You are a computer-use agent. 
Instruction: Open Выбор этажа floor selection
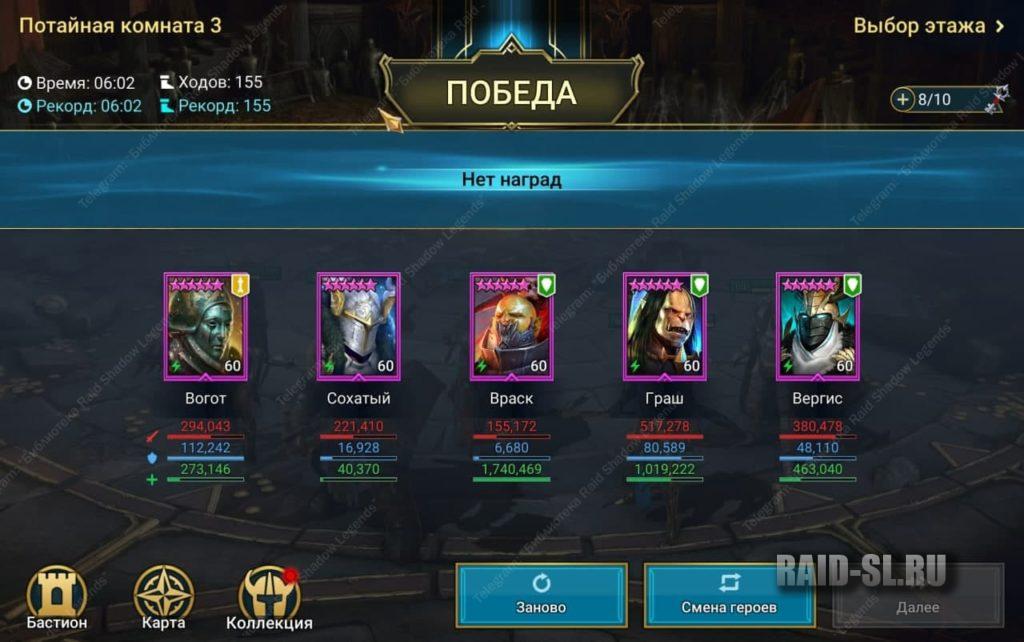(928, 26)
